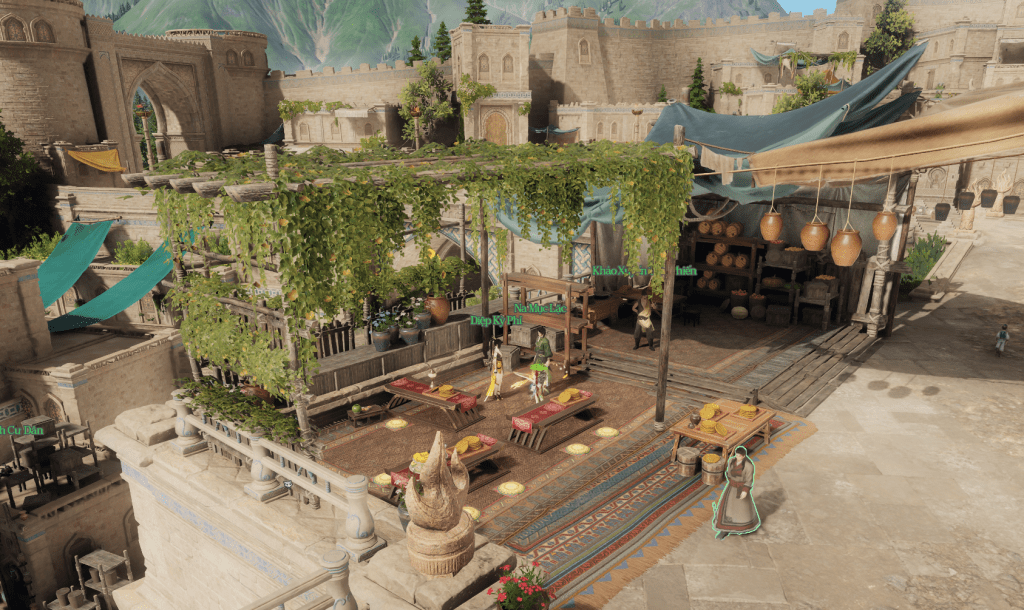Click the Na Mục Lặc name label
Viewport: 1024px width, 610px height.
click(x=539, y=308)
